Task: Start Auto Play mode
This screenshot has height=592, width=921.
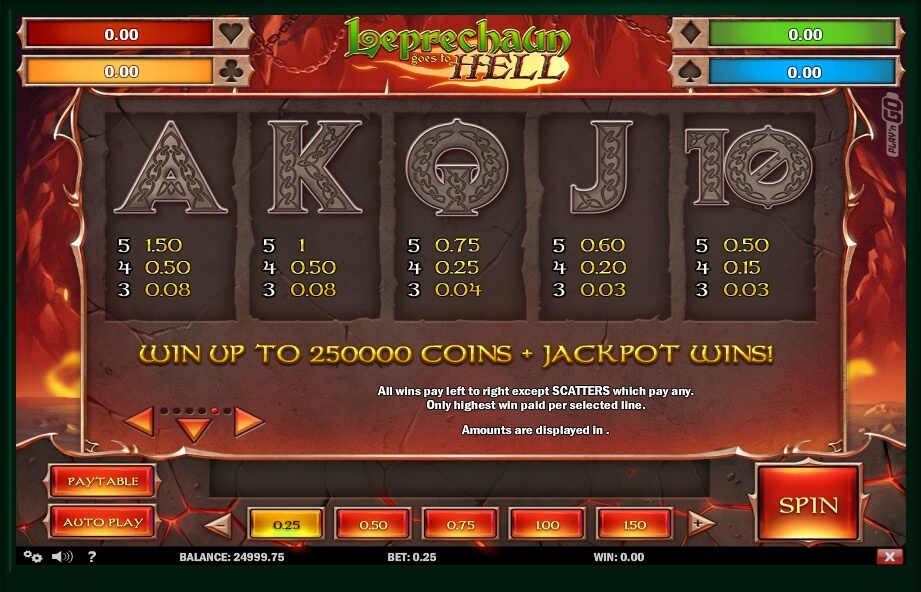Action: tap(102, 522)
